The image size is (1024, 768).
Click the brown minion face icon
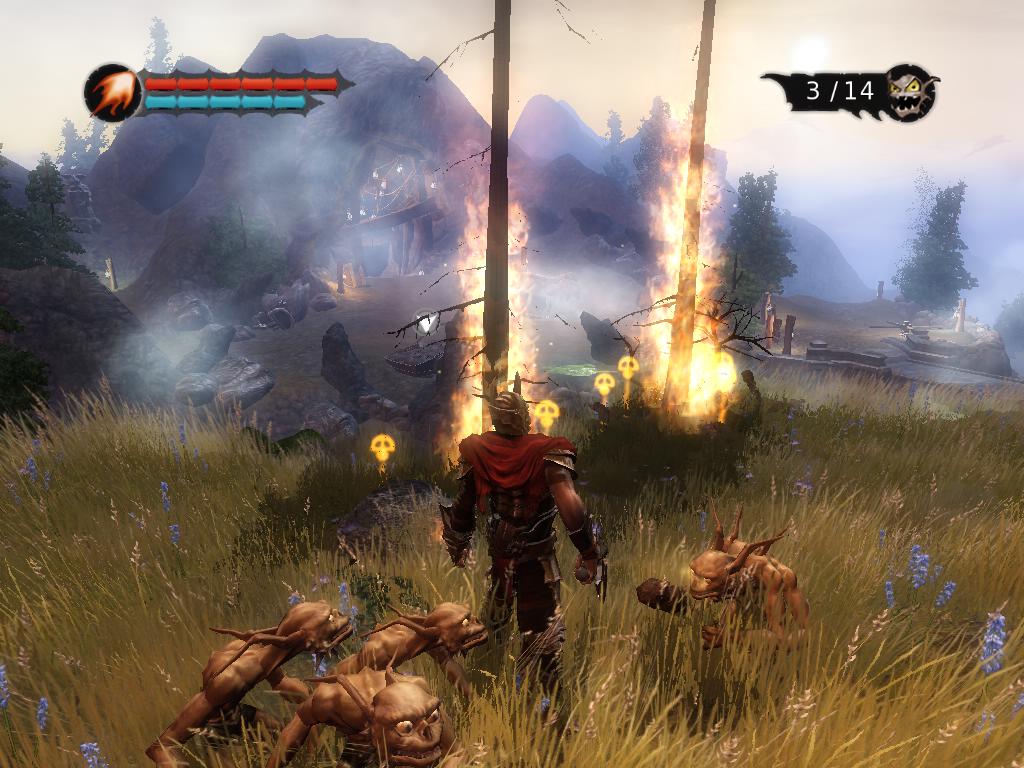coord(911,93)
